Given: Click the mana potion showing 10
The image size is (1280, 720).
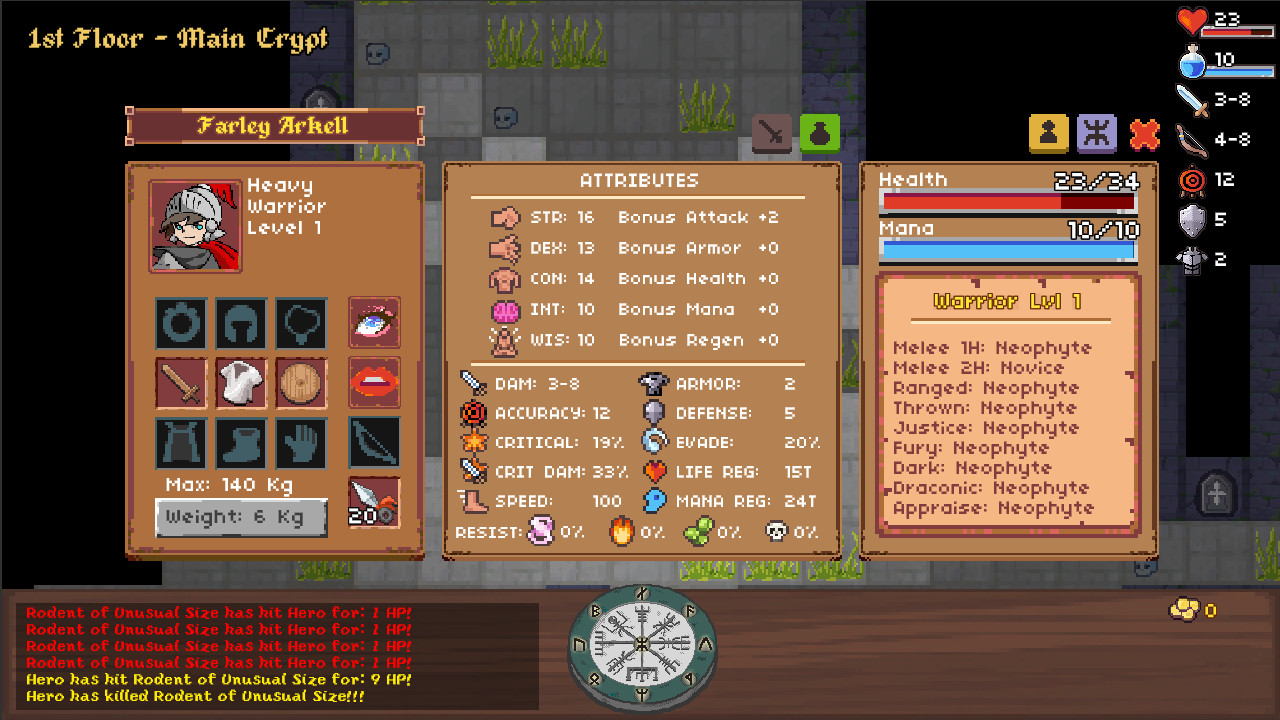Looking at the screenshot, I should (1190, 60).
